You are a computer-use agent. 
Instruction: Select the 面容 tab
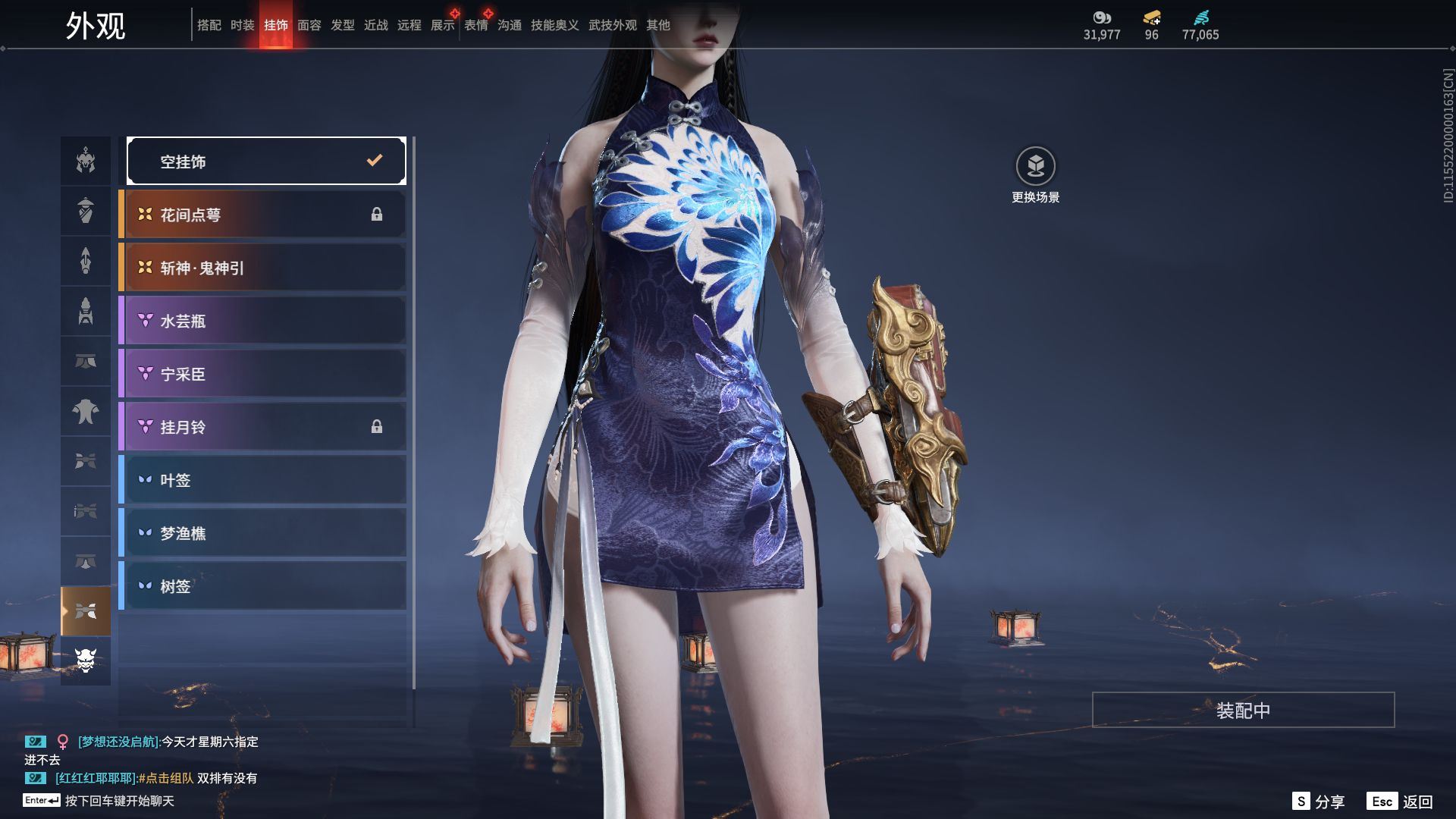pos(309,26)
